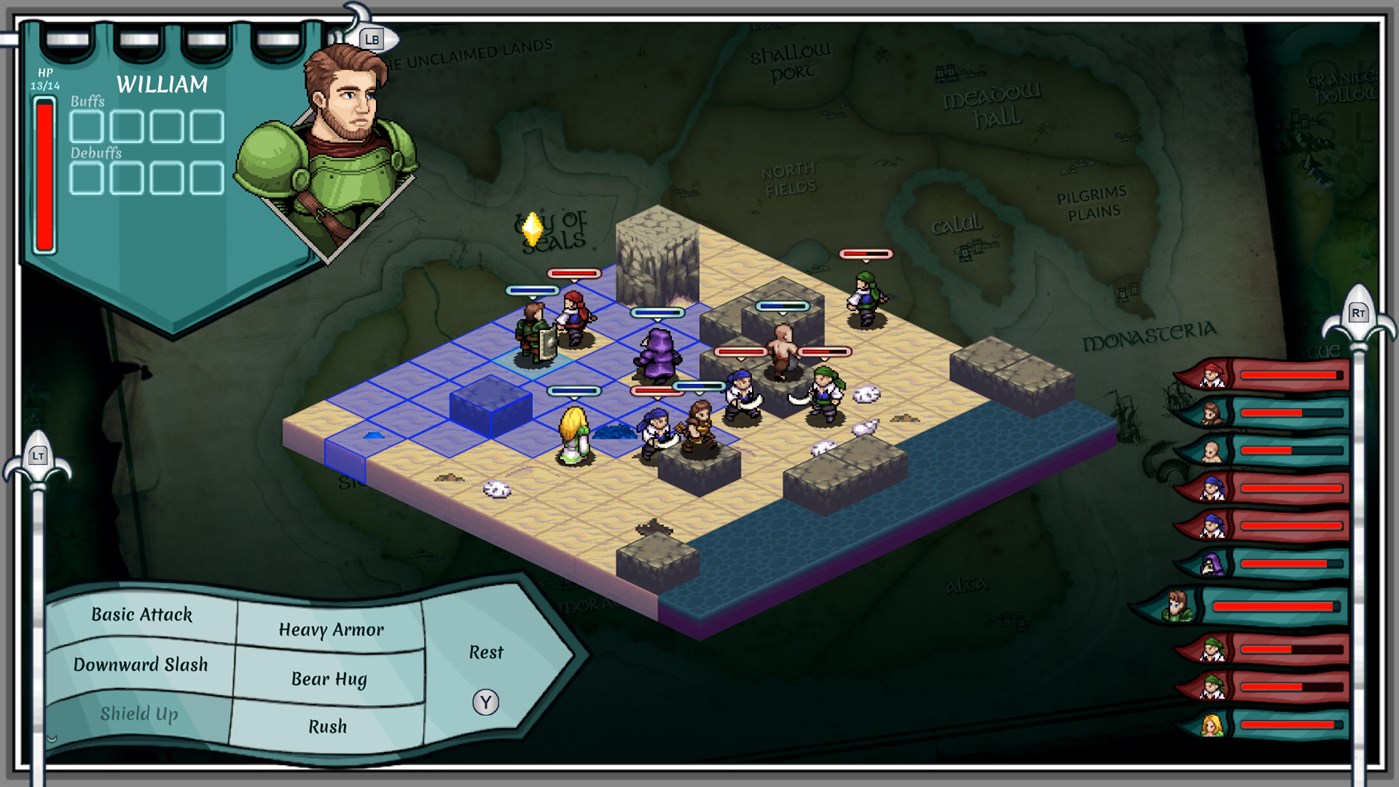Toggle the Bear Hug ability

point(330,678)
